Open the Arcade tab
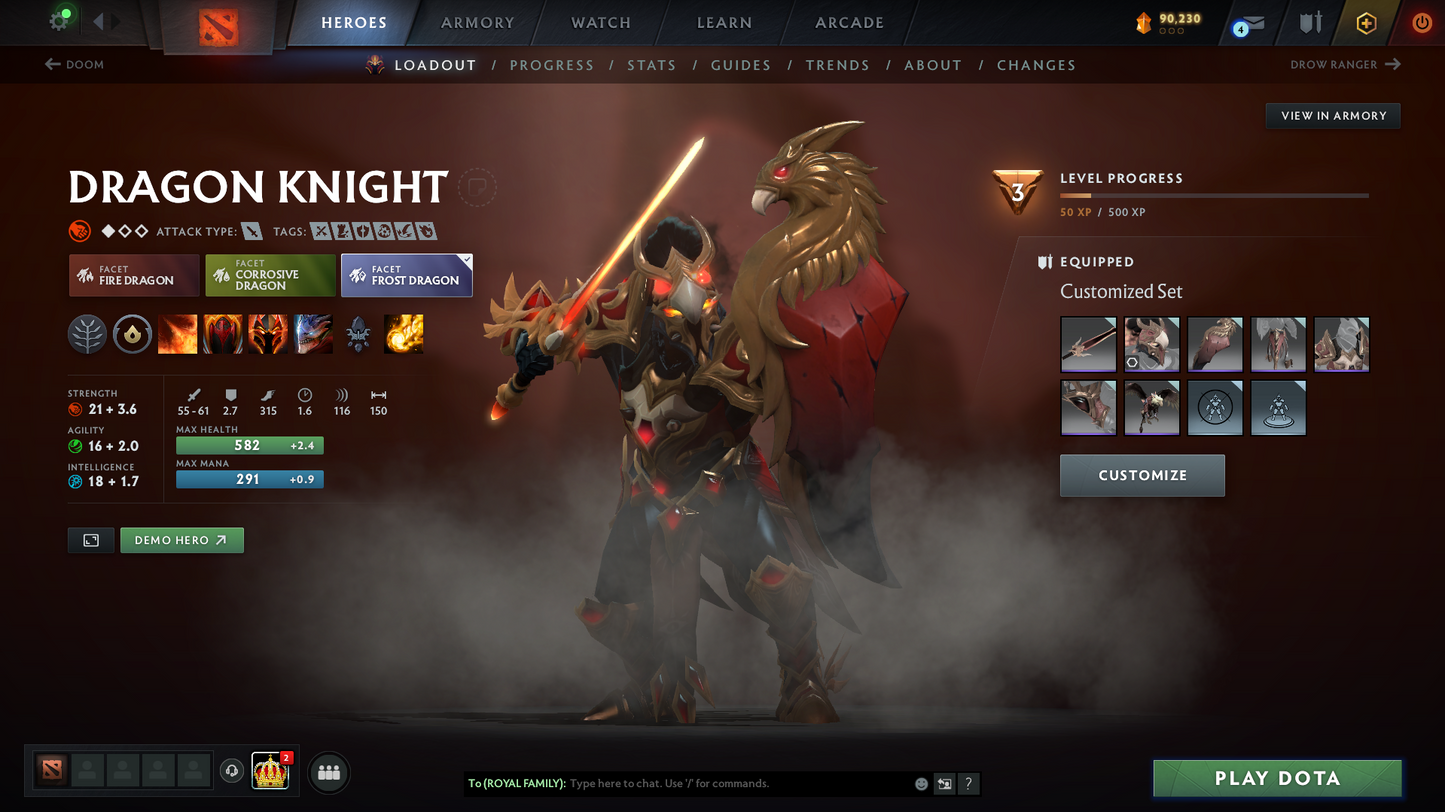This screenshot has width=1445, height=812. tap(849, 23)
